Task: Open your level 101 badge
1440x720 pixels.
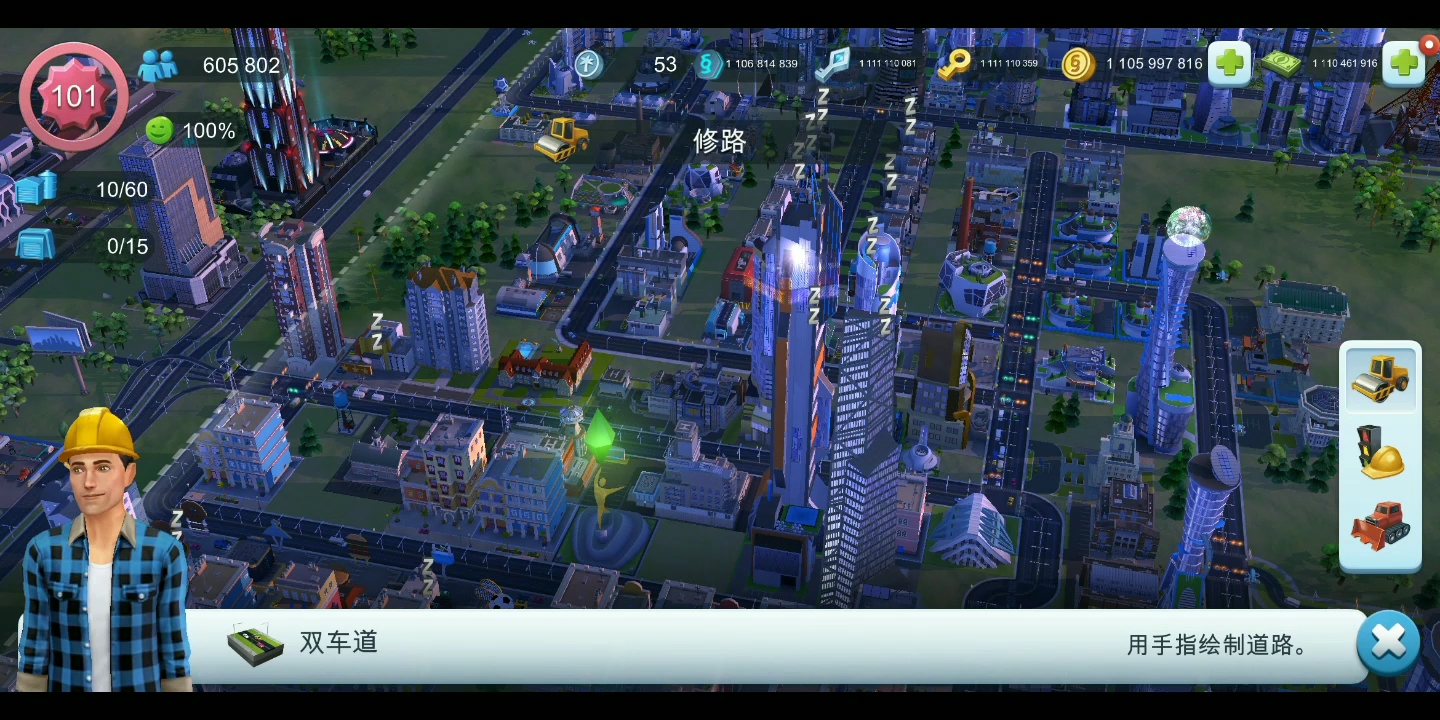Action: tap(73, 95)
